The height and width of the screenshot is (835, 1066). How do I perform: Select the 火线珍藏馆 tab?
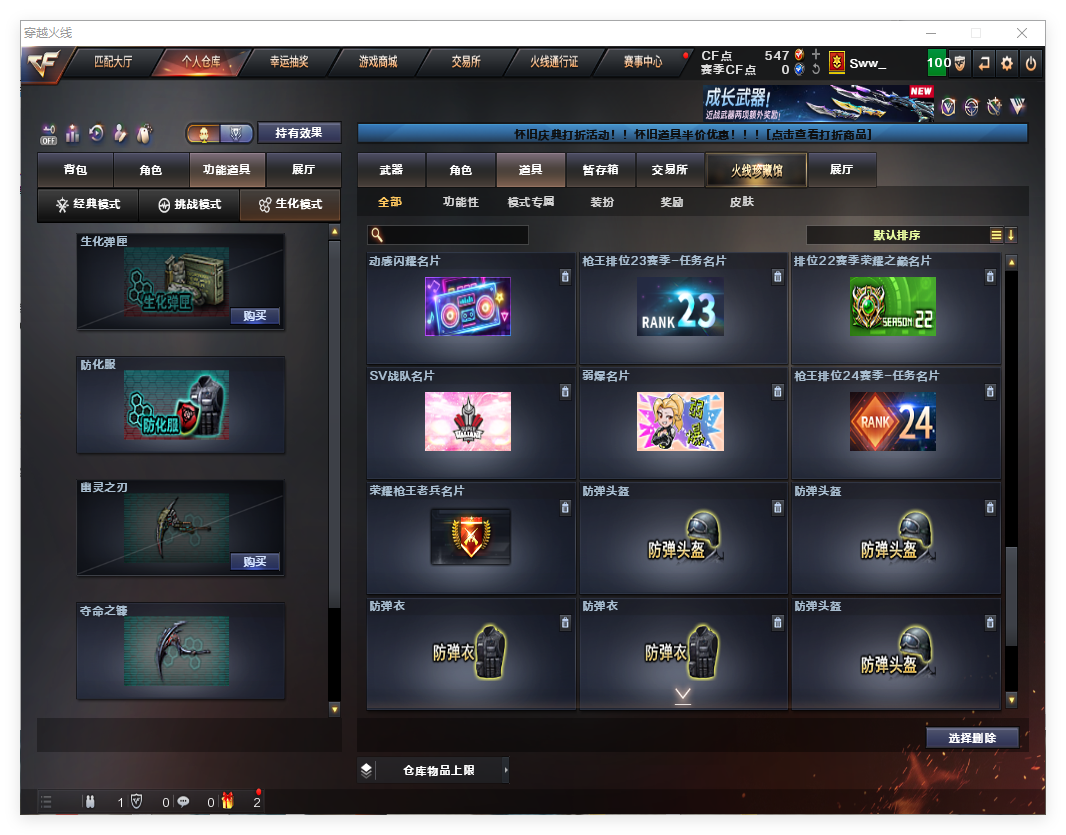[756, 170]
